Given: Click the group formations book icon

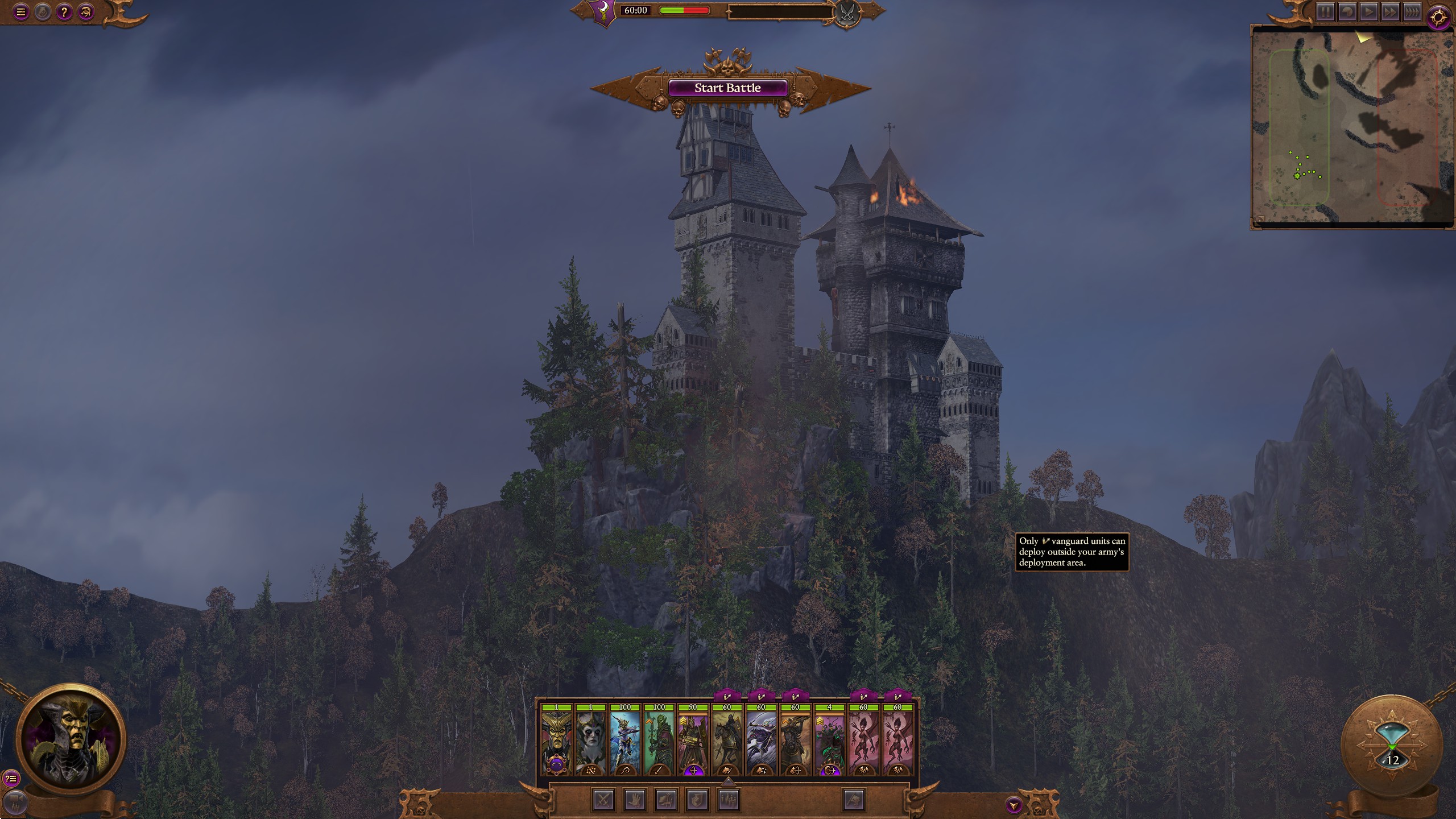Looking at the screenshot, I should [x=667, y=800].
